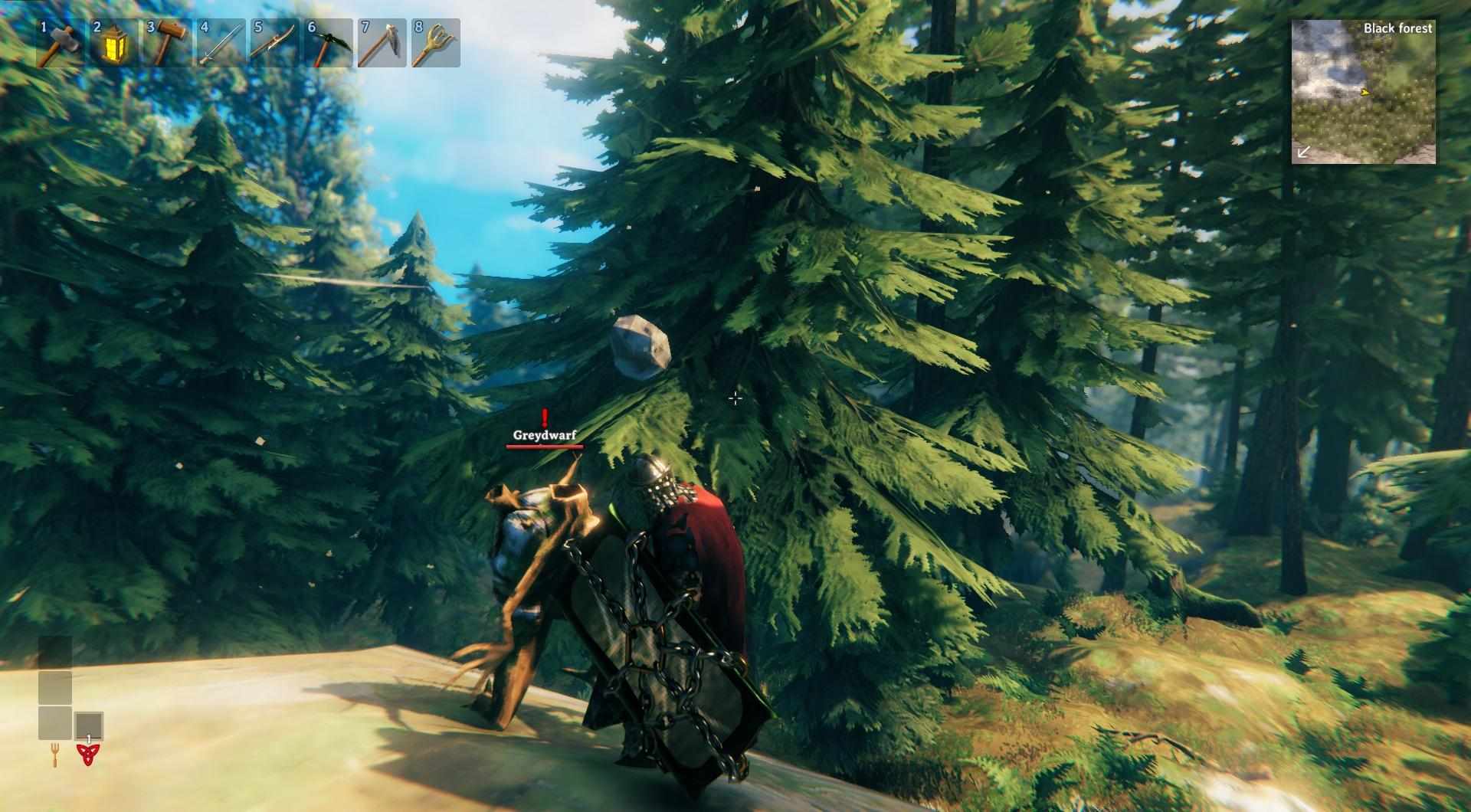The image size is (1471, 812).
Task: Equip the glowing lantern in slot 2
Action: (113, 44)
